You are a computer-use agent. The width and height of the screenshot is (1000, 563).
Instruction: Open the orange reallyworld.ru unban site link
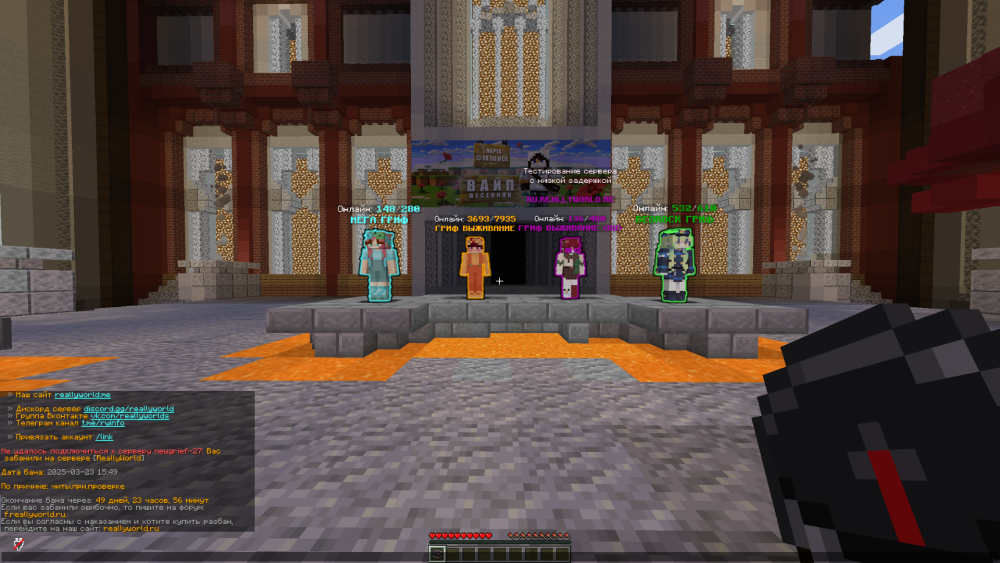pos(130,528)
